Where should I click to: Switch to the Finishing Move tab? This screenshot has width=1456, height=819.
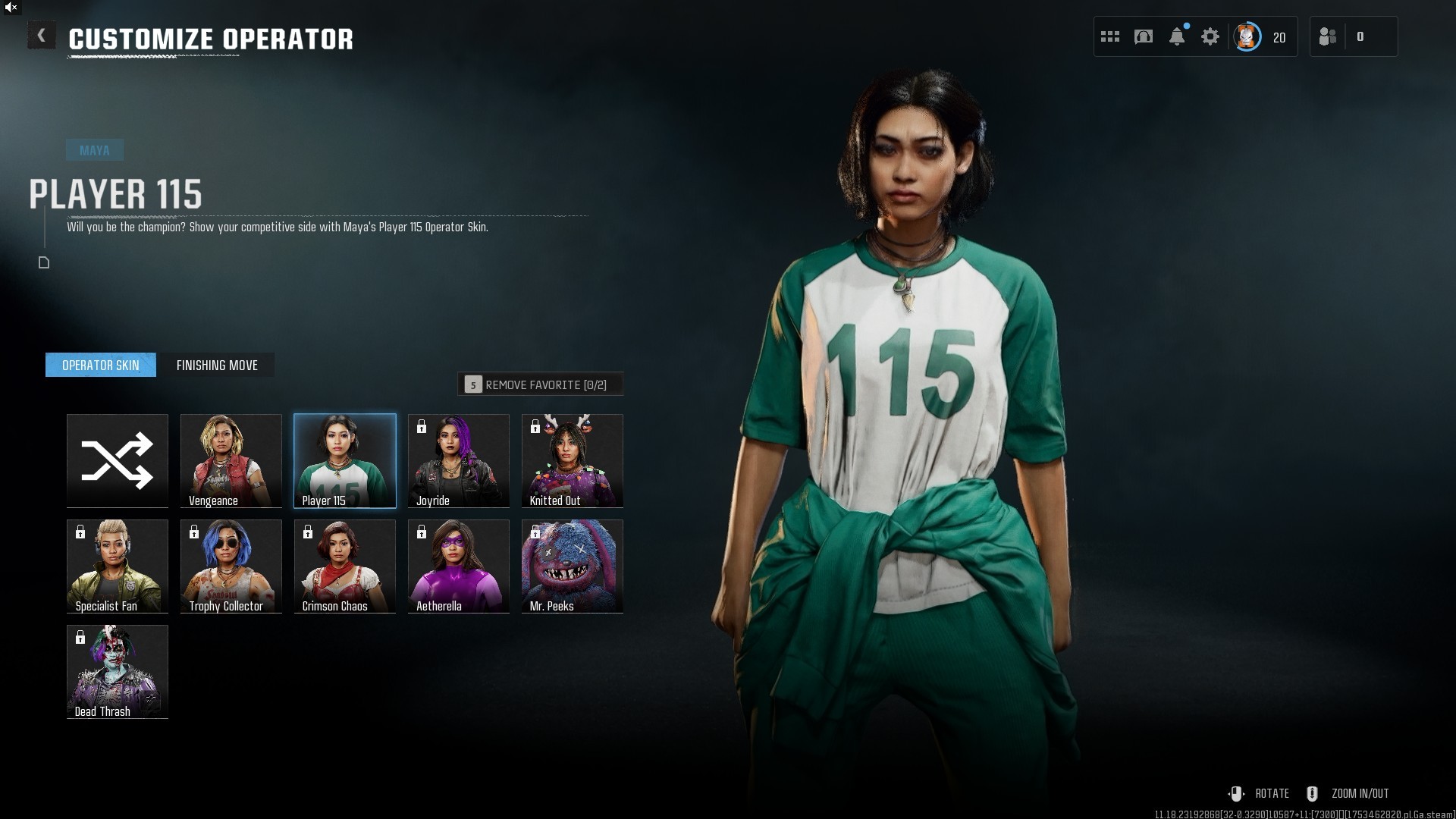[x=217, y=365]
